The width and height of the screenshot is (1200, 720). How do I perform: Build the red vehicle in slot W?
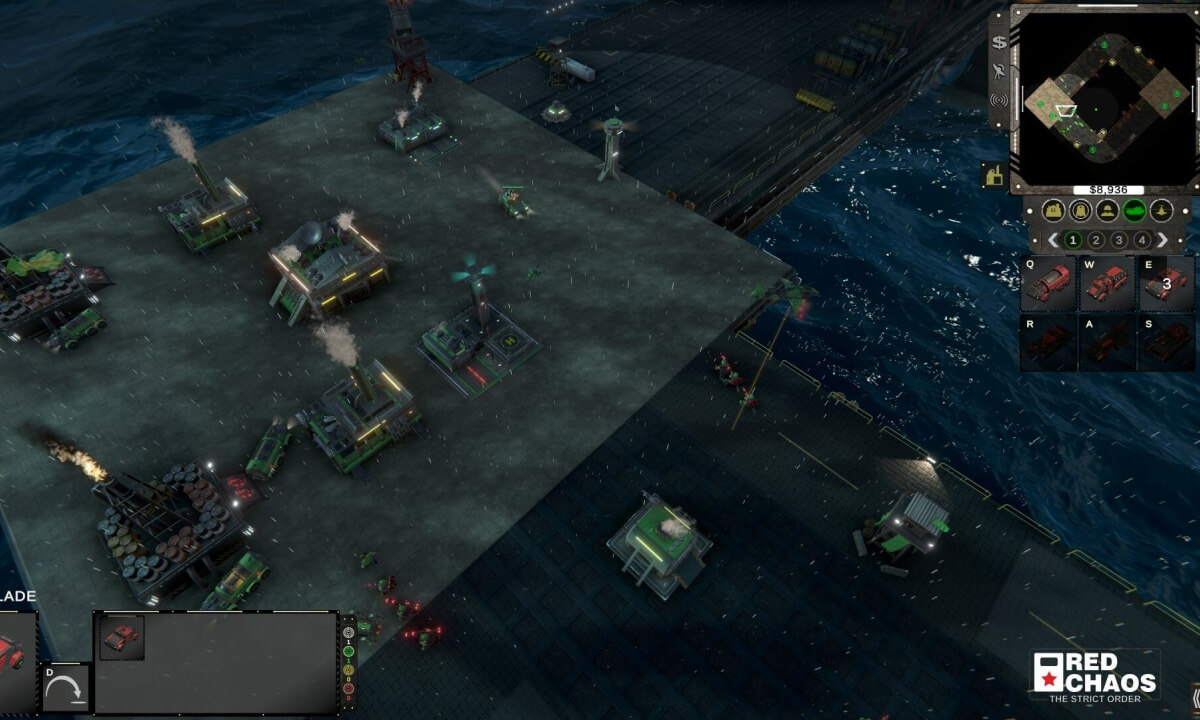(x=1107, y=284)
